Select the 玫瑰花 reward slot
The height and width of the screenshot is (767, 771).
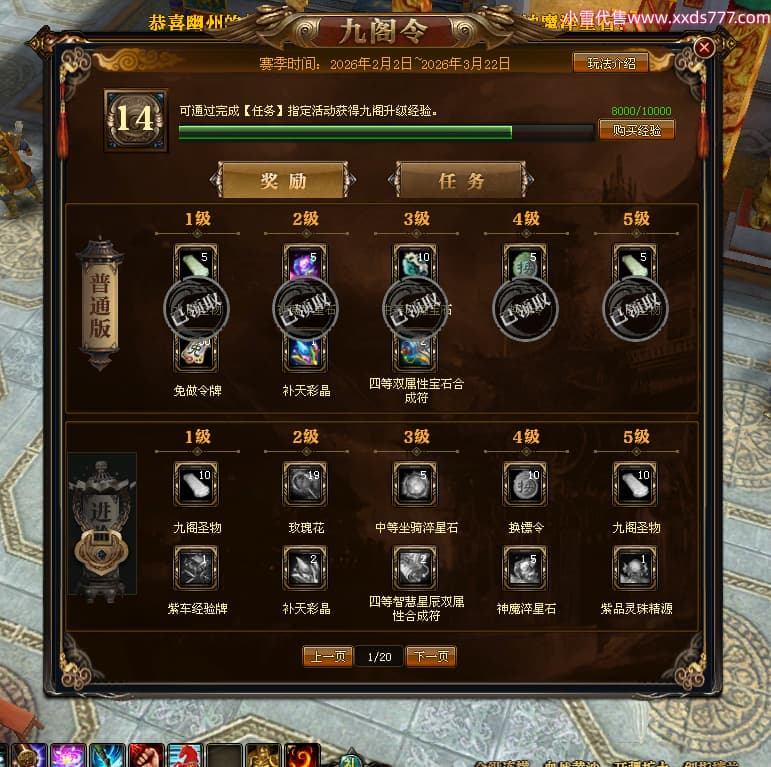point(304,483)
